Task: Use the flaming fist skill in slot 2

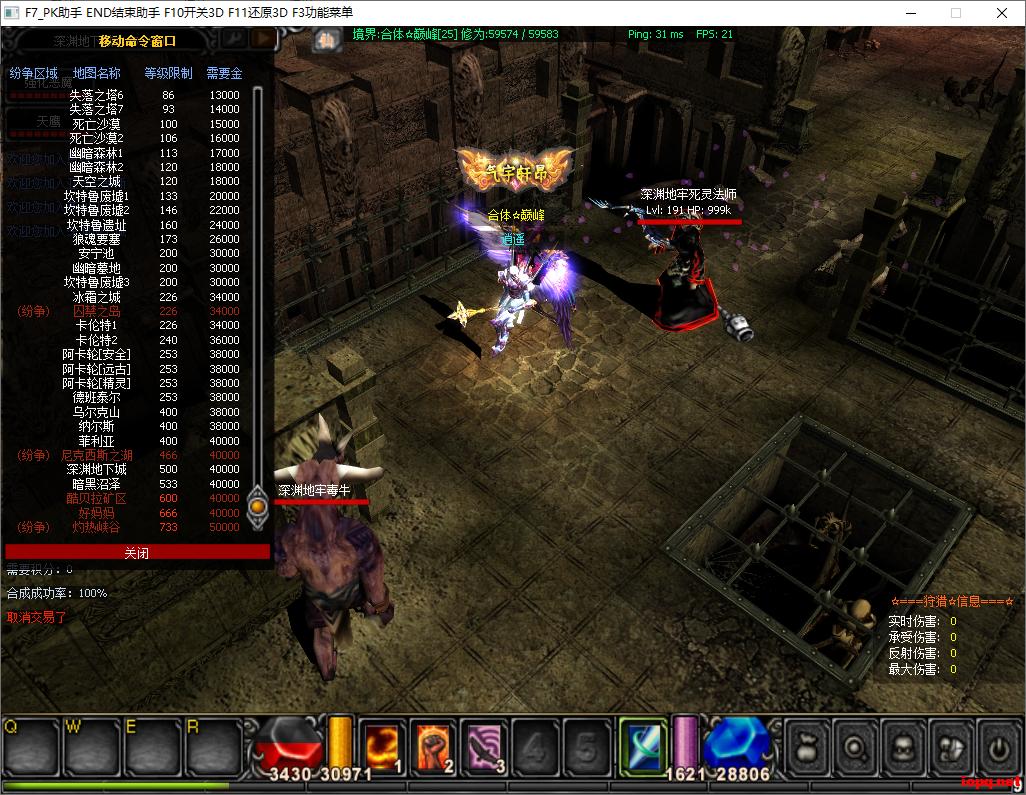Action: [433, 745]
